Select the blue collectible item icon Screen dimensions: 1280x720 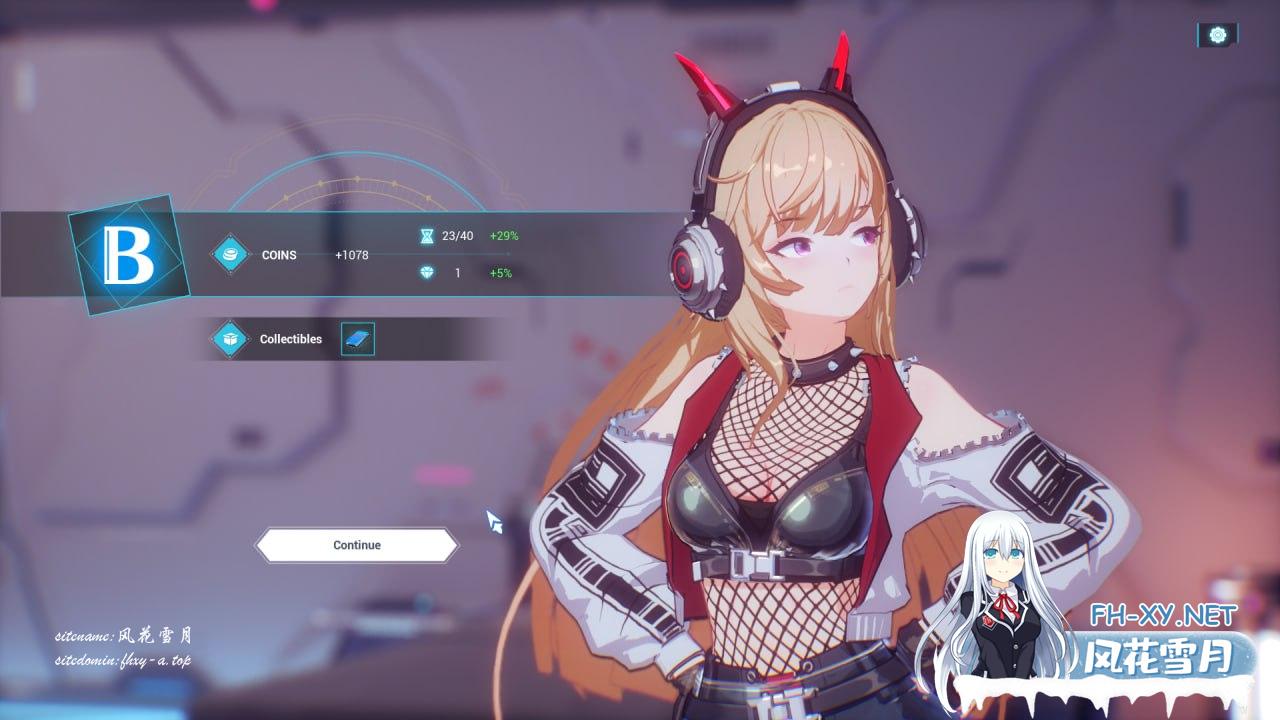click(x=357, y=339)
